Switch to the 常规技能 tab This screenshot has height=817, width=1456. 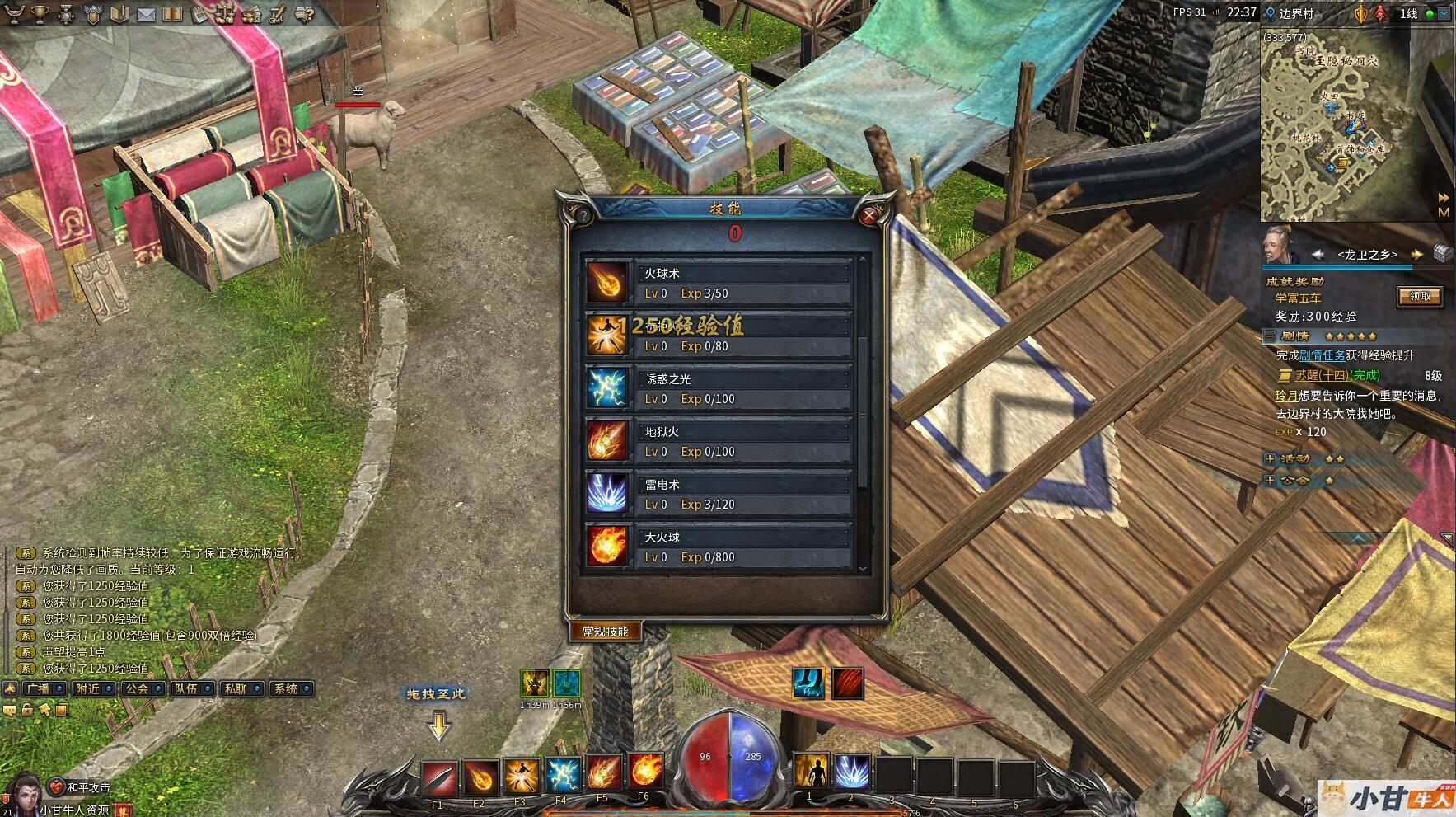click(606, 631)
